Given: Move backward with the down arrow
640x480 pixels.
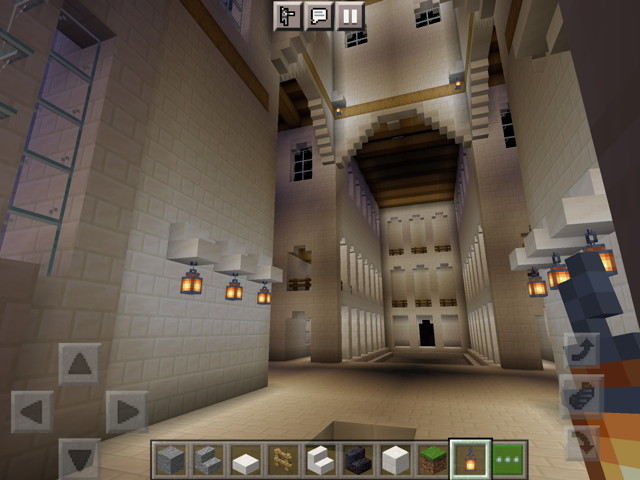Looking at the screenshot, I should point(80,456).
